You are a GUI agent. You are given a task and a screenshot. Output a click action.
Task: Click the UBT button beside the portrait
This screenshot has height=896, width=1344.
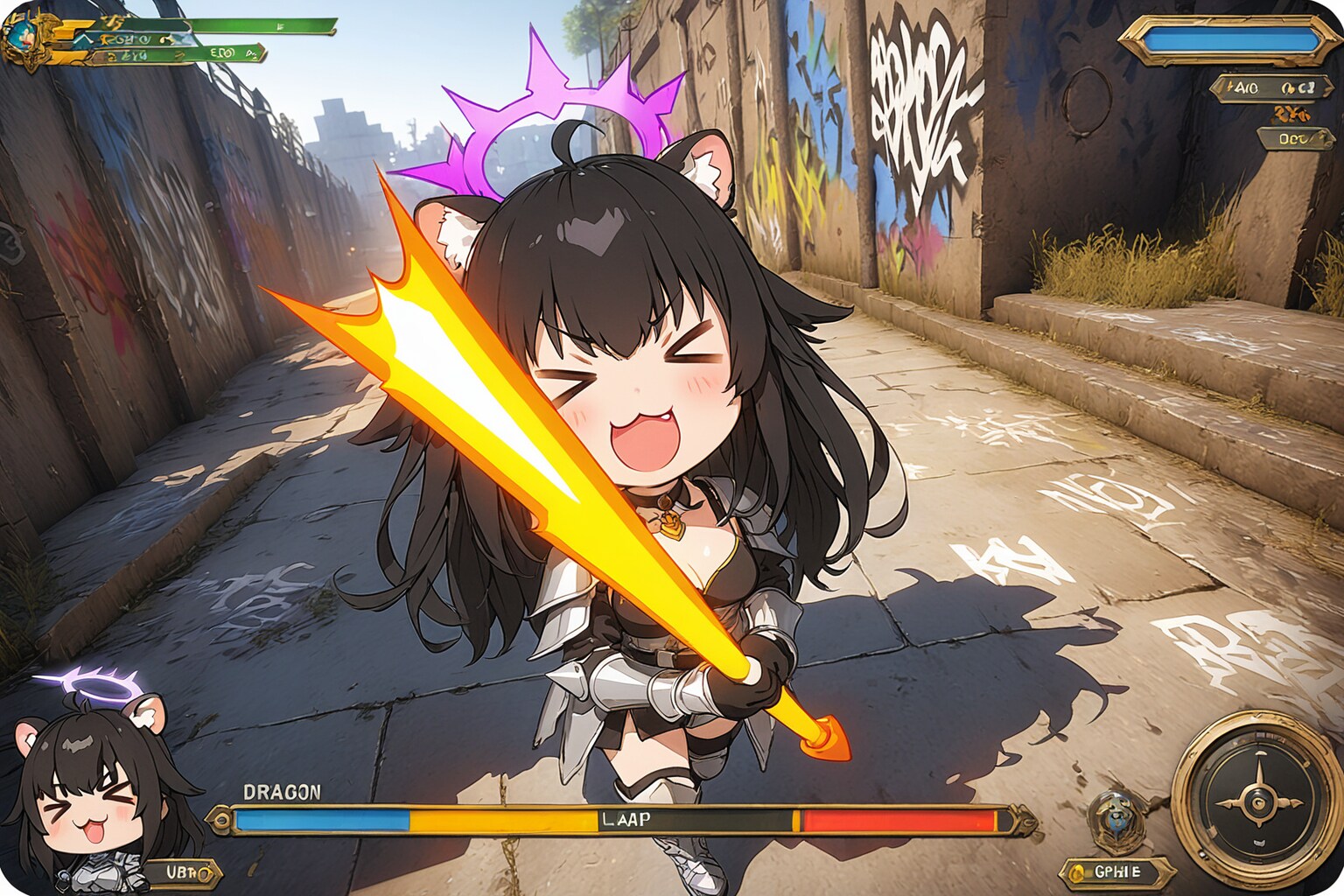pyautogui.click(x=185, y=871)
